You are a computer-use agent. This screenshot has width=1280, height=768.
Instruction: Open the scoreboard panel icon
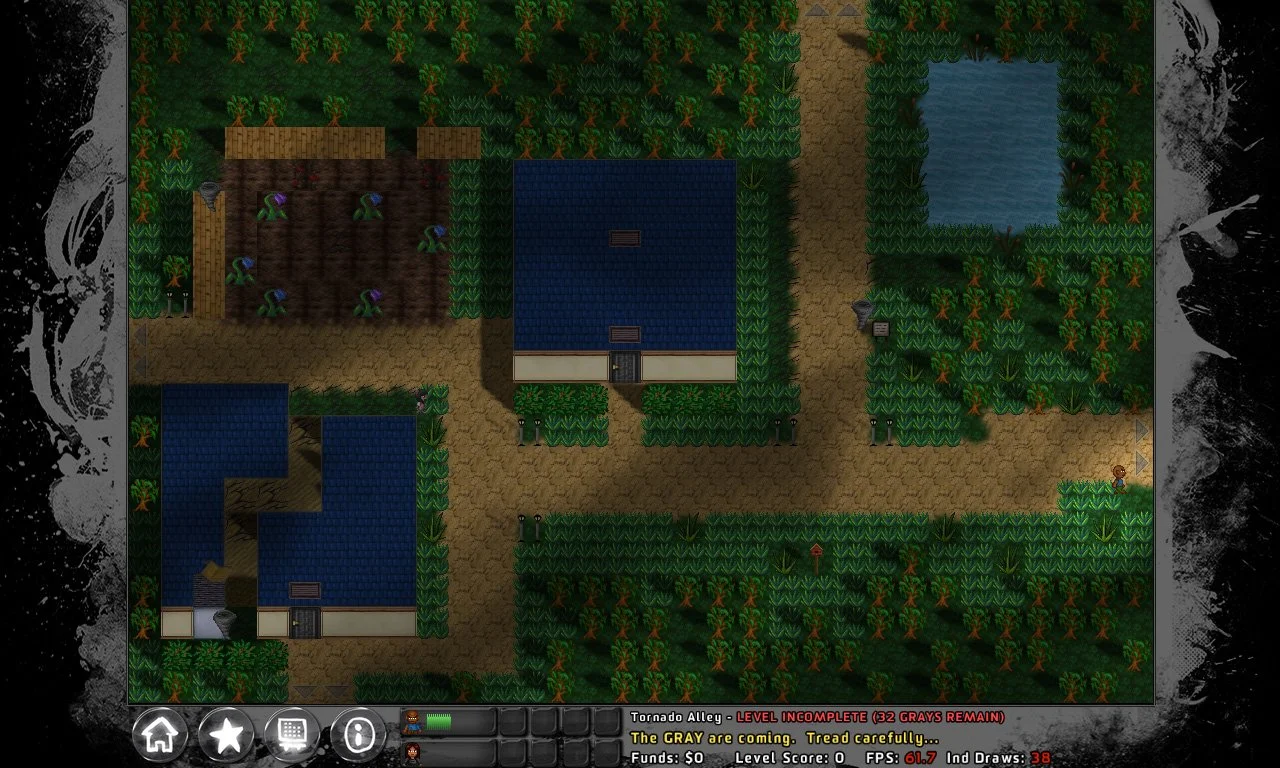tap(292, 734)
